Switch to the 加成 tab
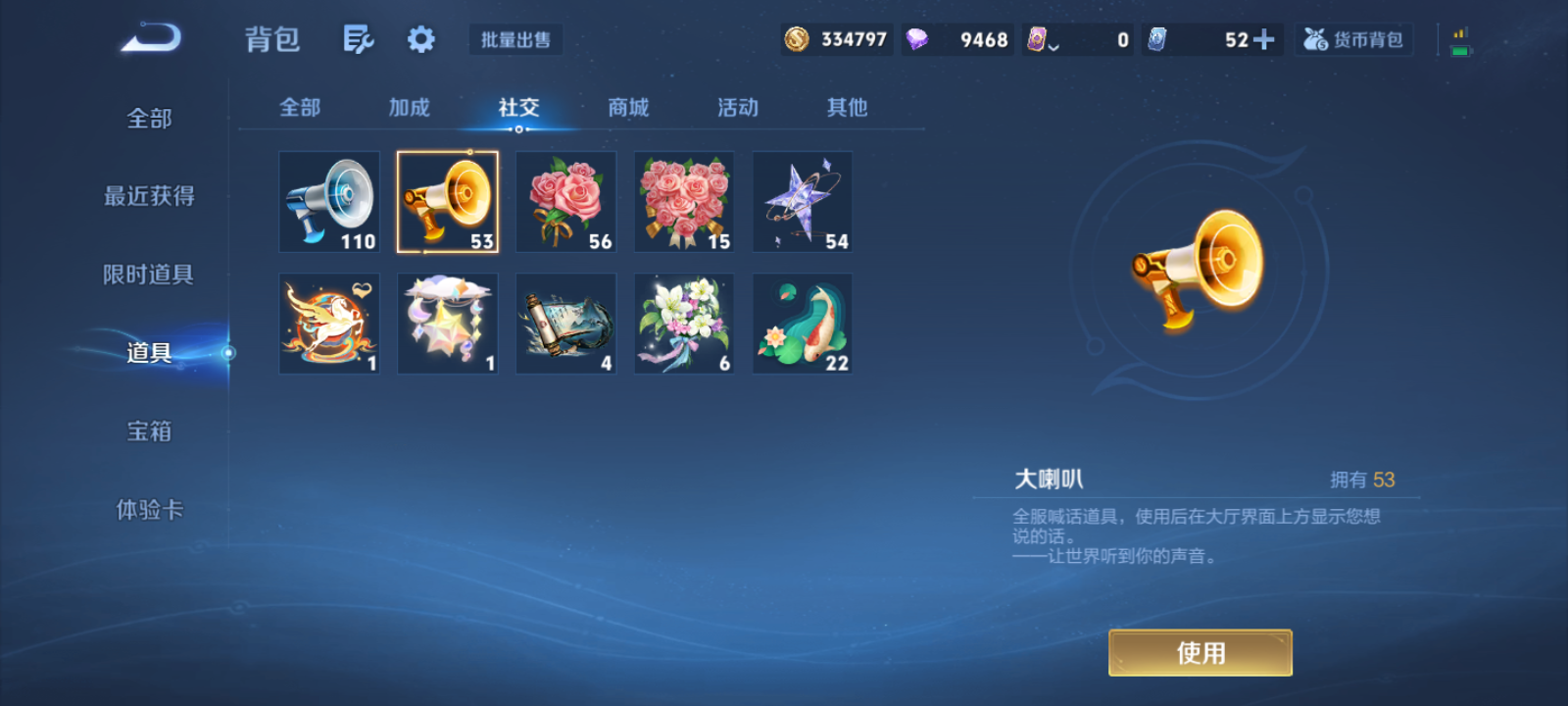The height and width of the screenshot is (706, 1568). [409, 108]
